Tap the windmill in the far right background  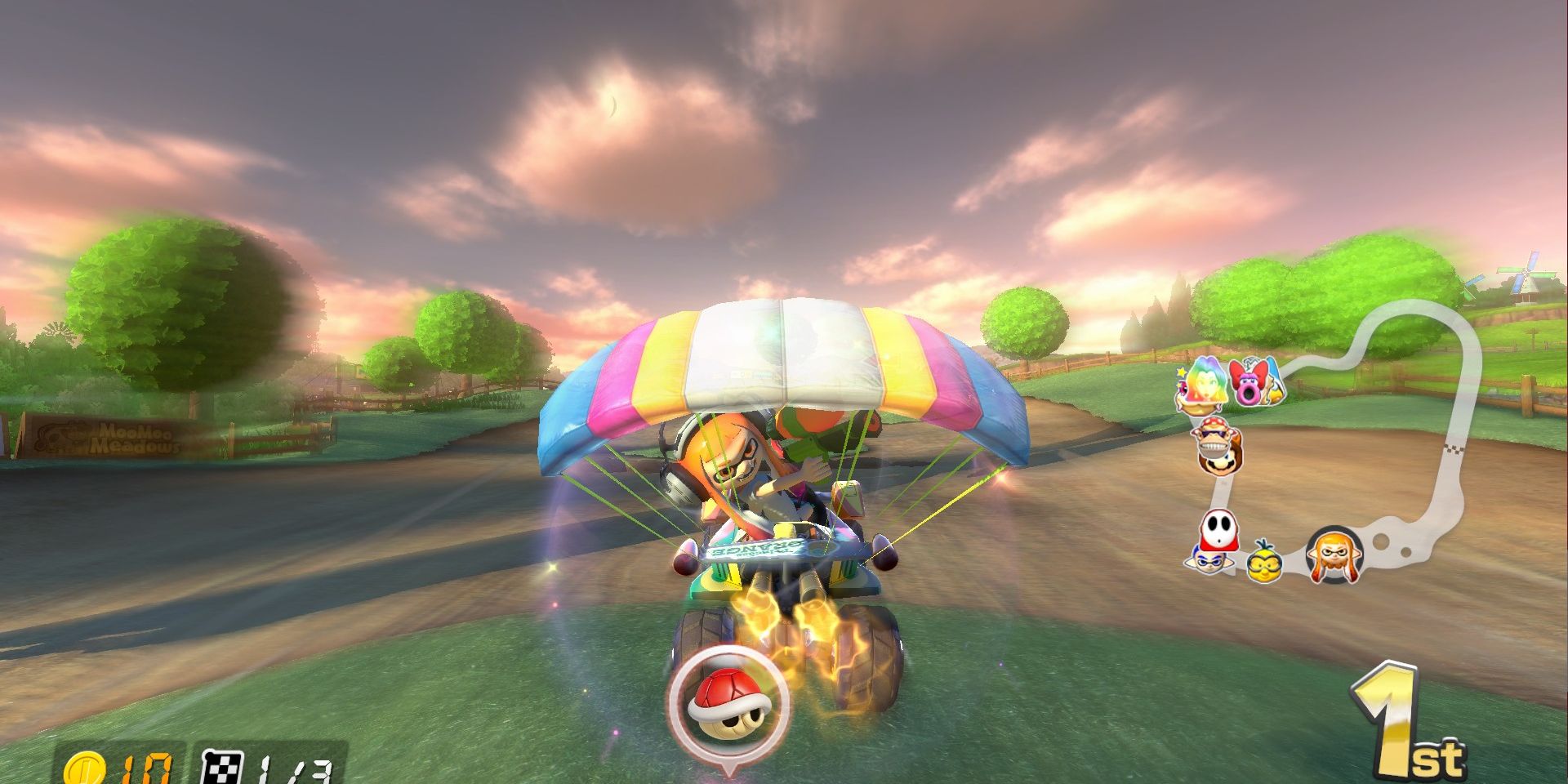point(1527,273)
